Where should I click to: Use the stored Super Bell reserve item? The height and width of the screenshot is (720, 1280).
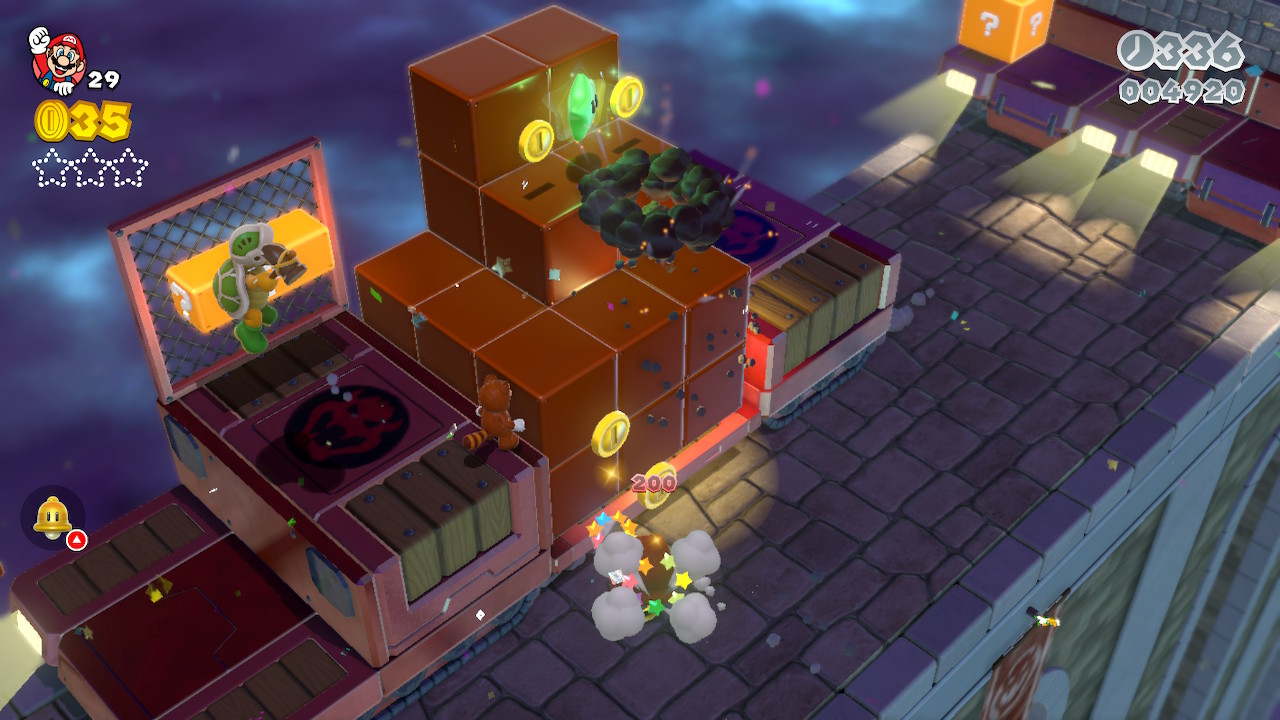pos(53,517)
